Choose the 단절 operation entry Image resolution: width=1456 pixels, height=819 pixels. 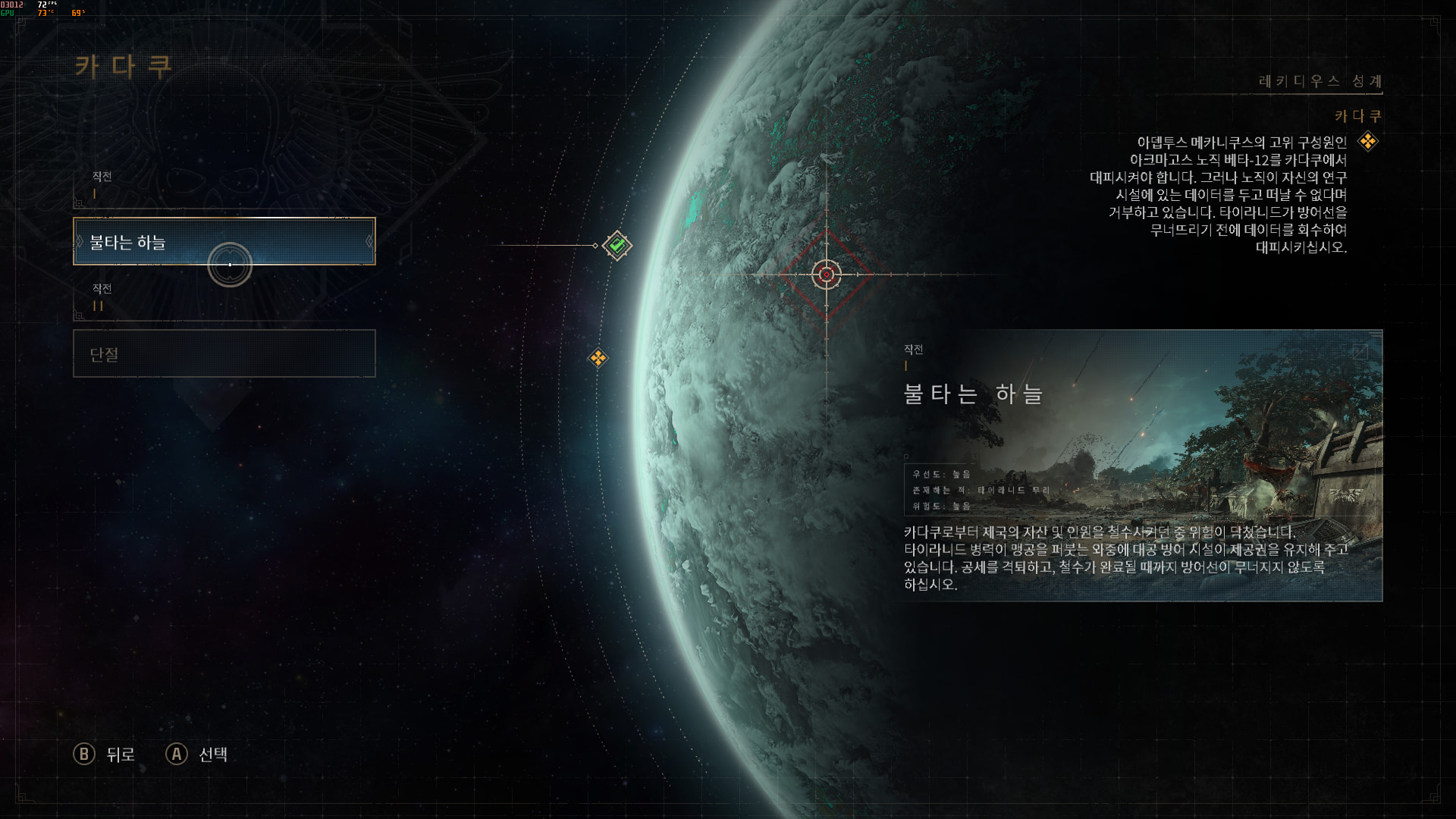click(224, 353)
